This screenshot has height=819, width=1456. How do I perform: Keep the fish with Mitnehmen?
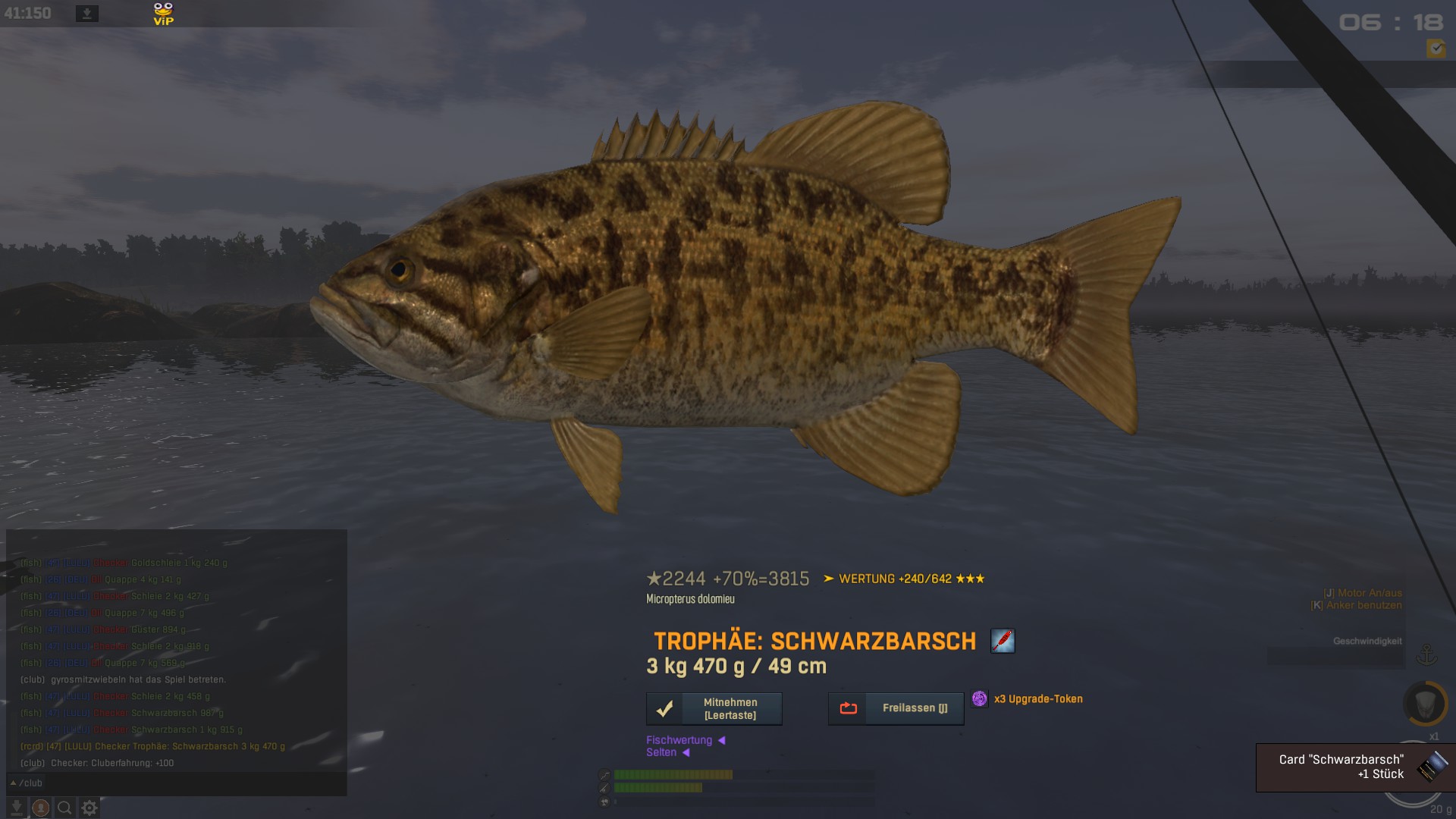pyautogui.click(x=714, y=708)
